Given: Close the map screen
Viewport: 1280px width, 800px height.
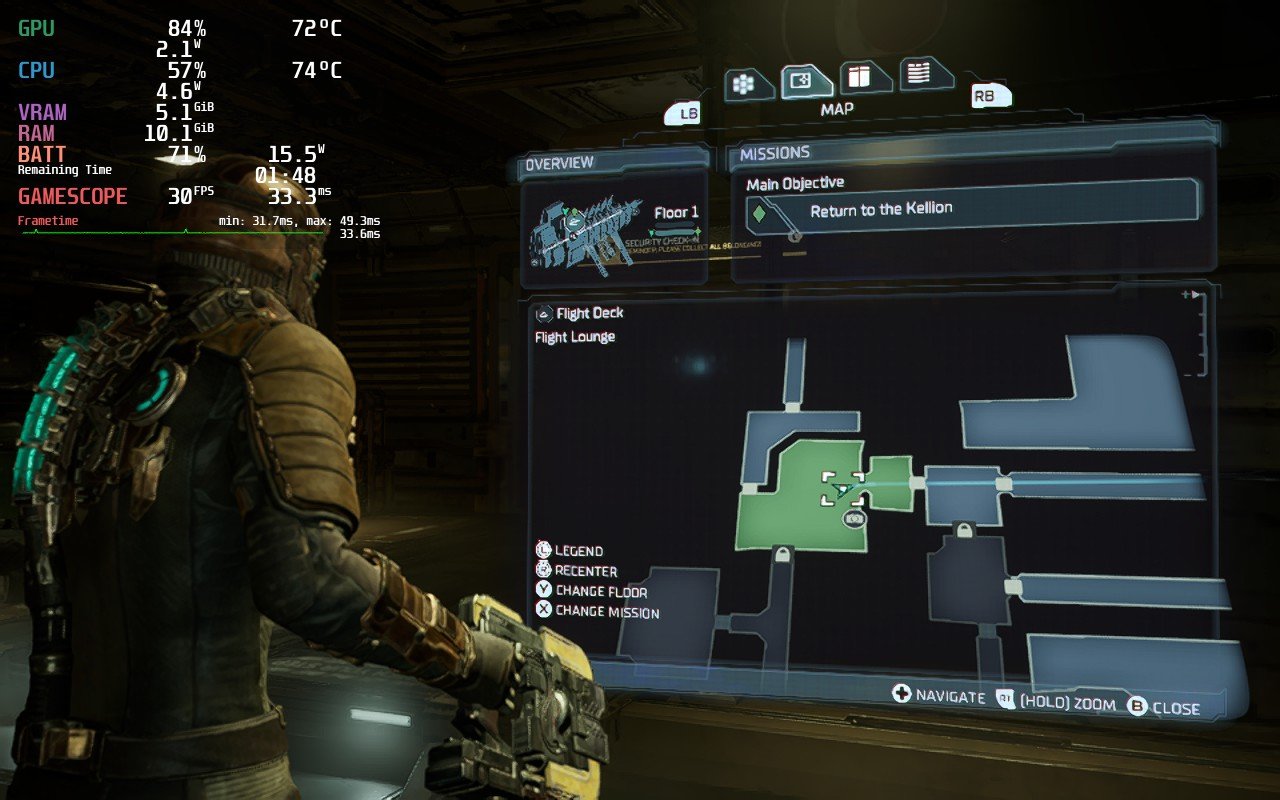Looking at the screenshot, I should point(1164,708).
